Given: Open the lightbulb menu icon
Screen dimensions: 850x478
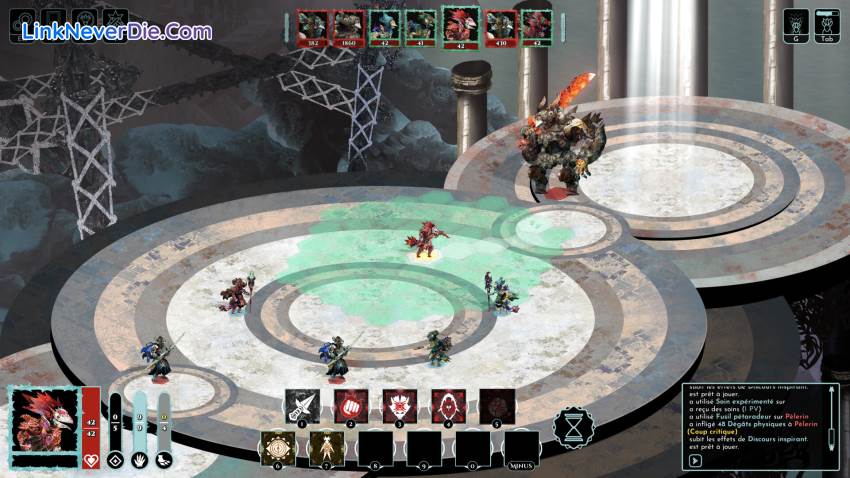Looking at the screenshot, I should 84,22.
